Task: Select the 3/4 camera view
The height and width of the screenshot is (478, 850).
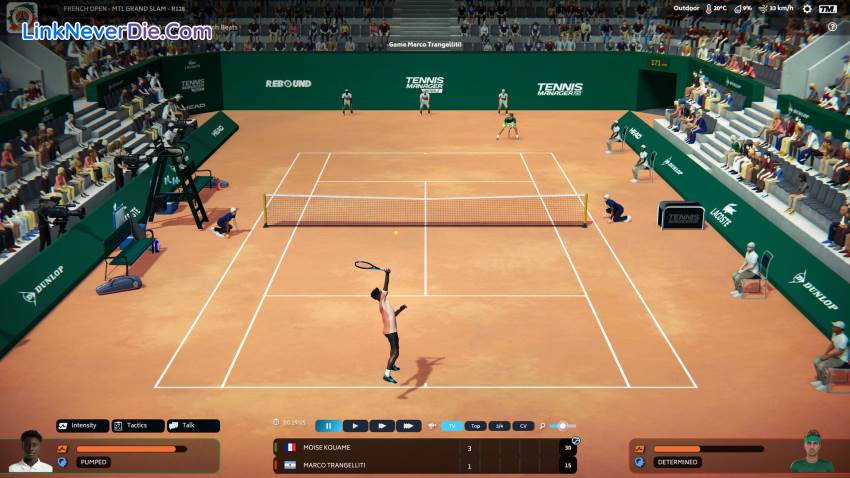Action: pos(500,426)
